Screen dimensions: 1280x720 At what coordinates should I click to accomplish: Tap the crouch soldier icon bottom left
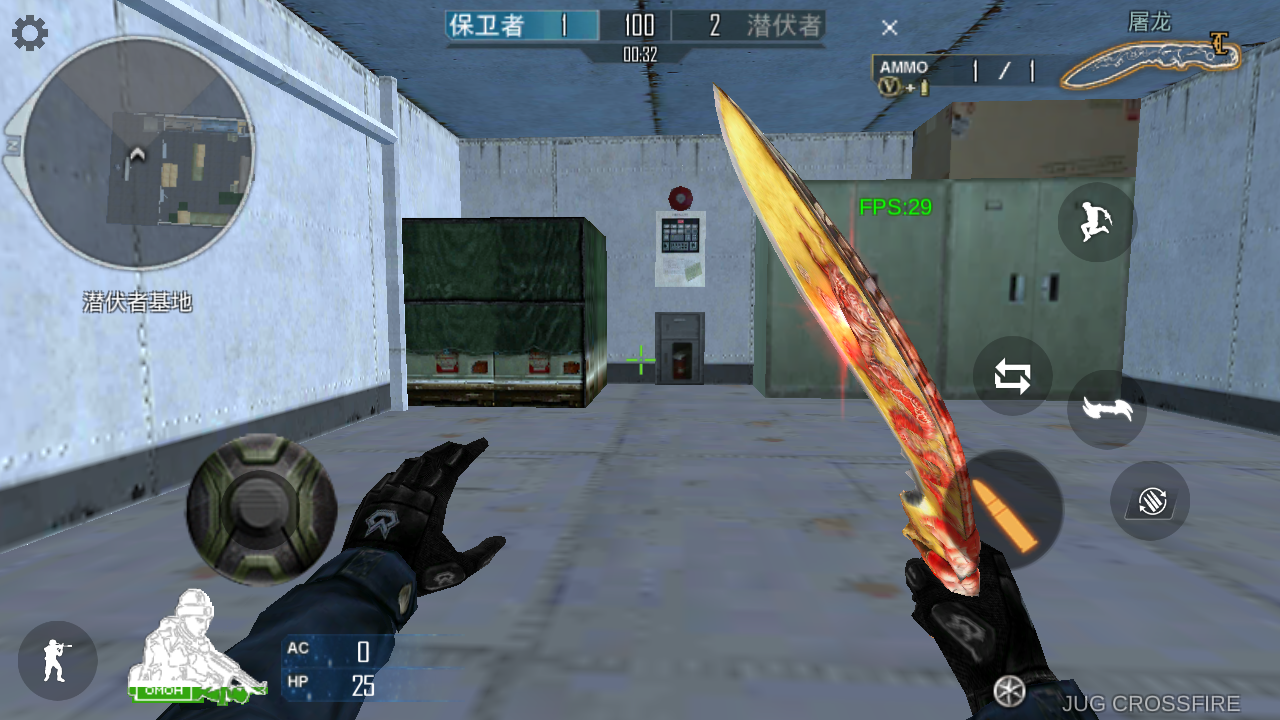pos(57,660)
